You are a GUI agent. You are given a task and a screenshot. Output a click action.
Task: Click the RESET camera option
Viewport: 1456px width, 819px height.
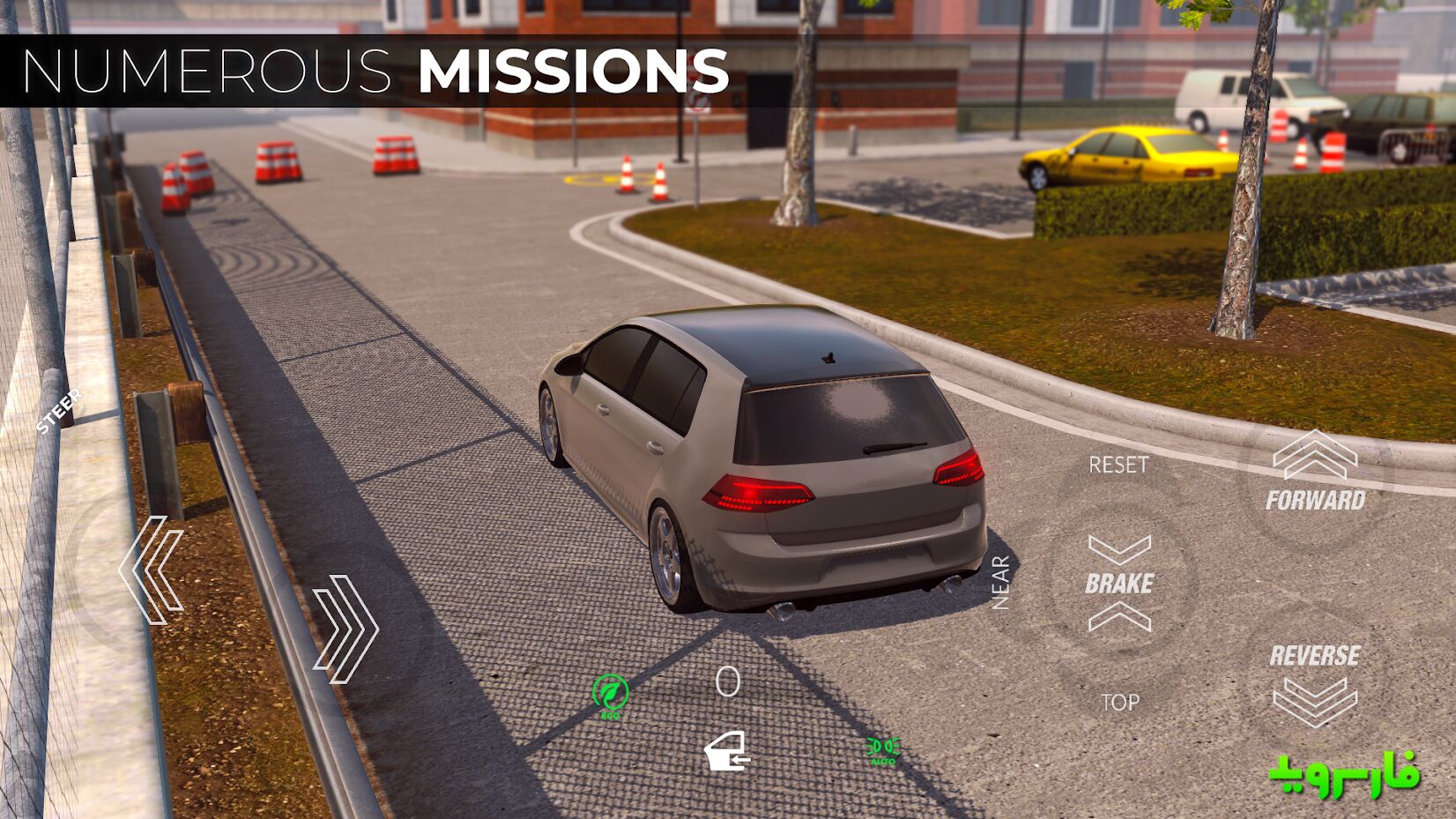(x=1118, y=465)
